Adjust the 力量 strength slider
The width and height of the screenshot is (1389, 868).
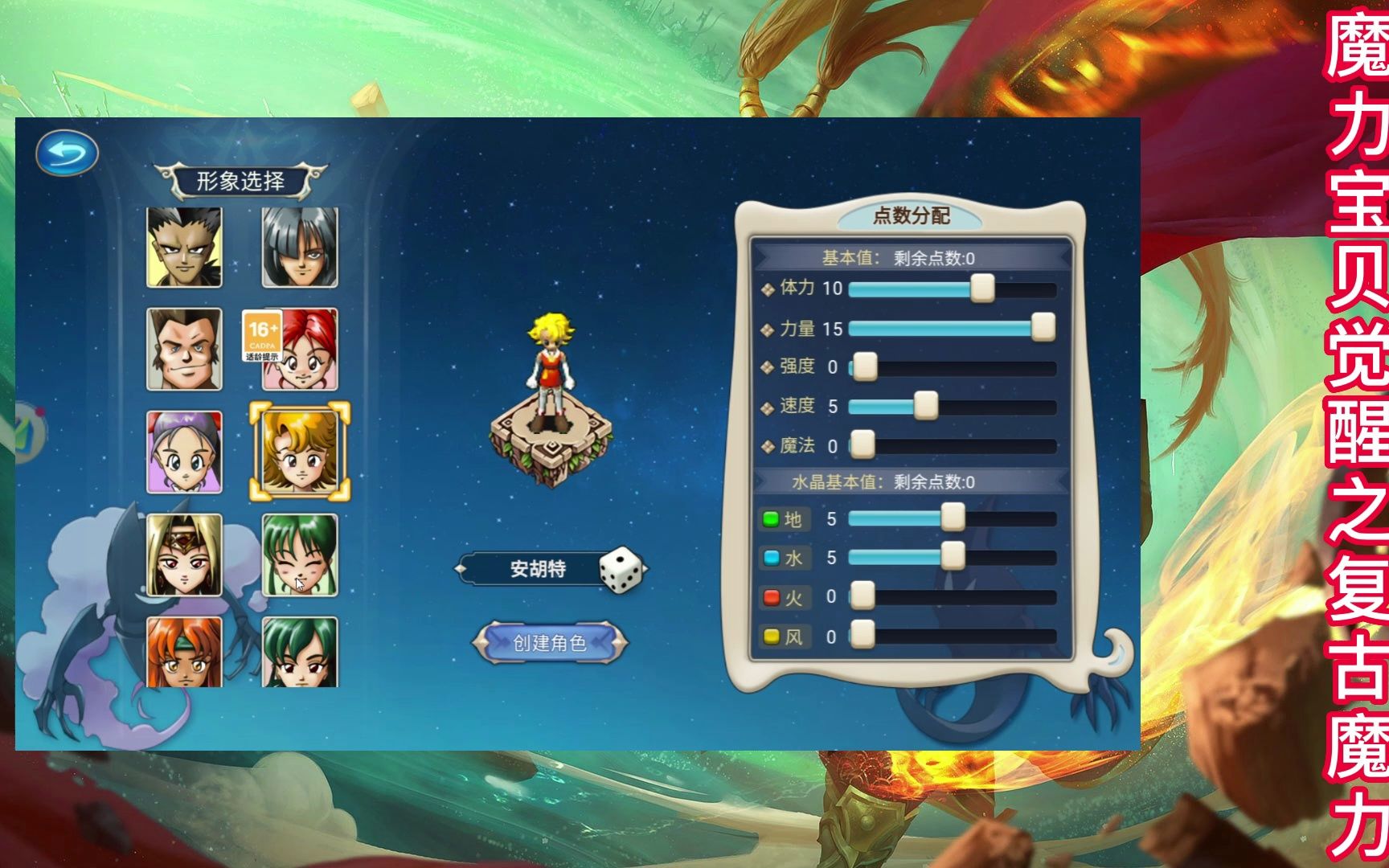click(1043, 328)
